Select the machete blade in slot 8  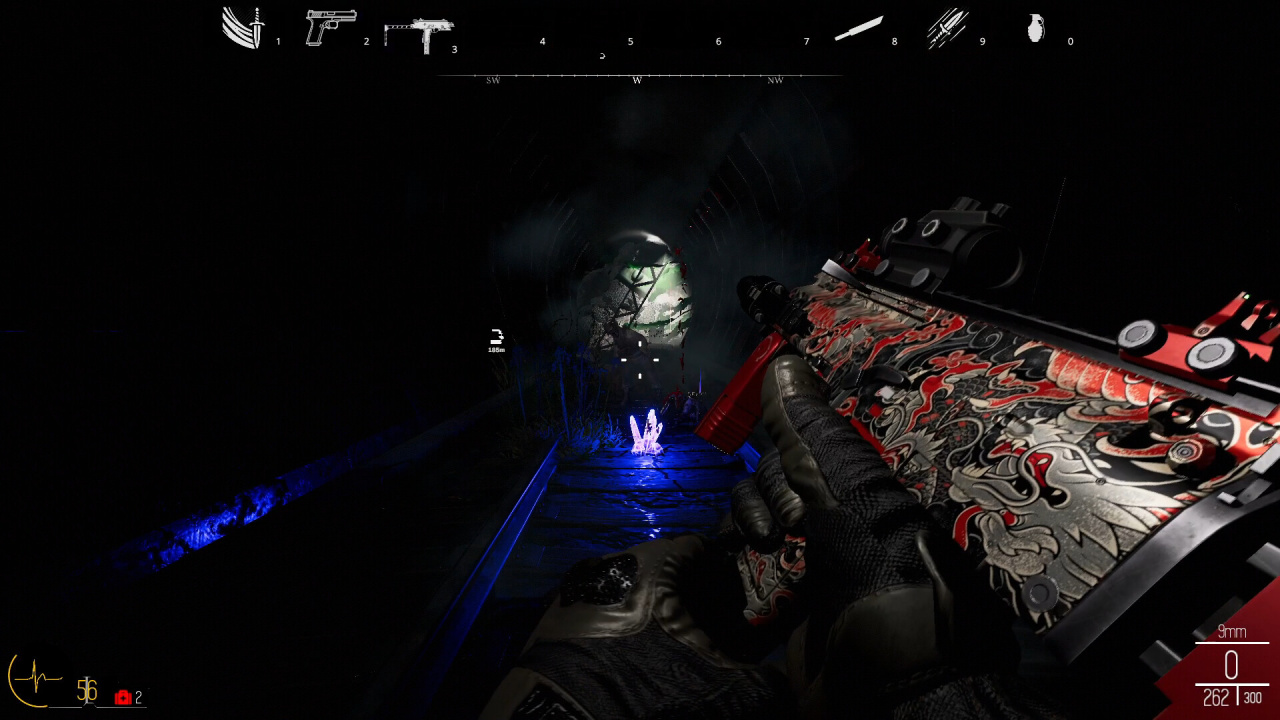[858, 28]
